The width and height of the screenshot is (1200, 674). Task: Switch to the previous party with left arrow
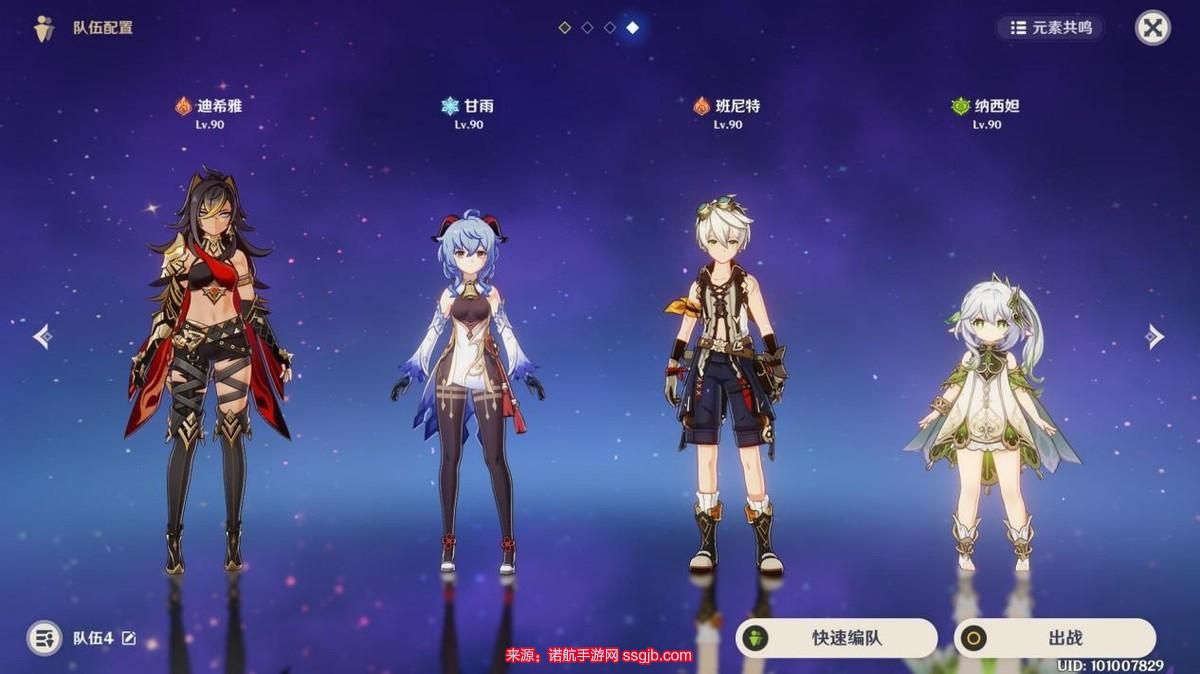42,337
